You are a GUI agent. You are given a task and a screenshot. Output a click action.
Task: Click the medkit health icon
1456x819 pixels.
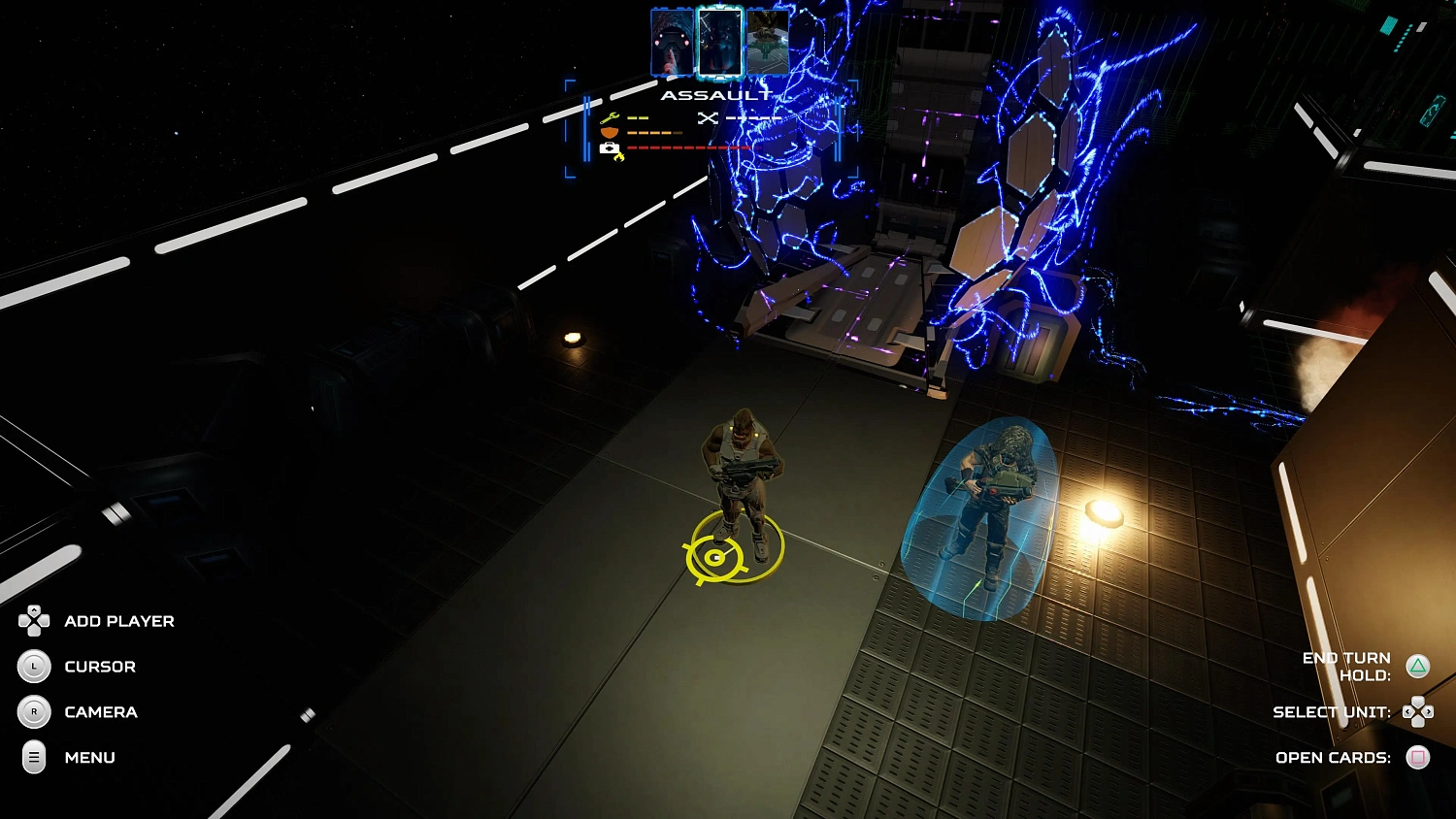(x=608, y=147)
